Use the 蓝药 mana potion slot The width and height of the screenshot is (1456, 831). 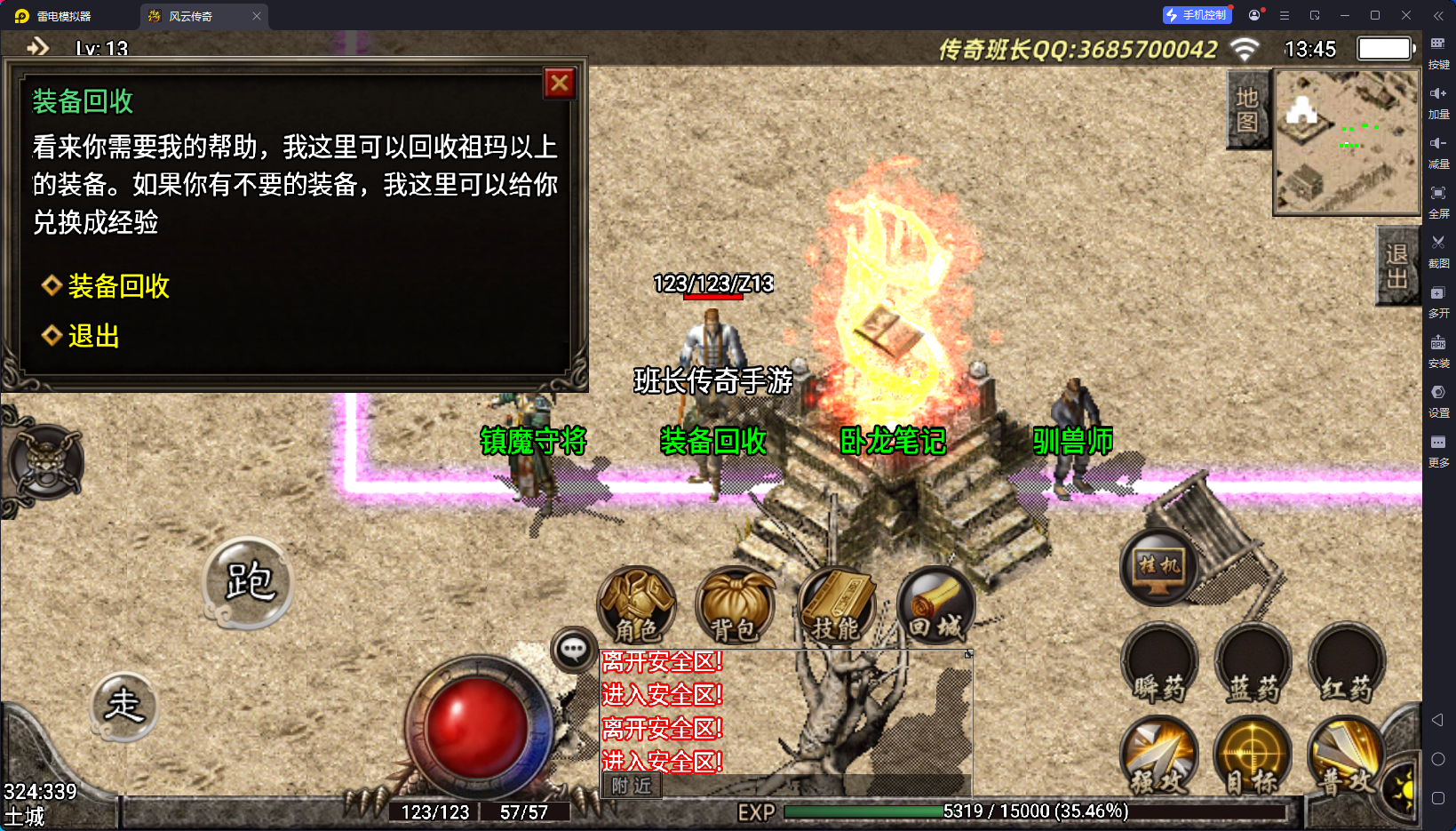[1253, 662]
